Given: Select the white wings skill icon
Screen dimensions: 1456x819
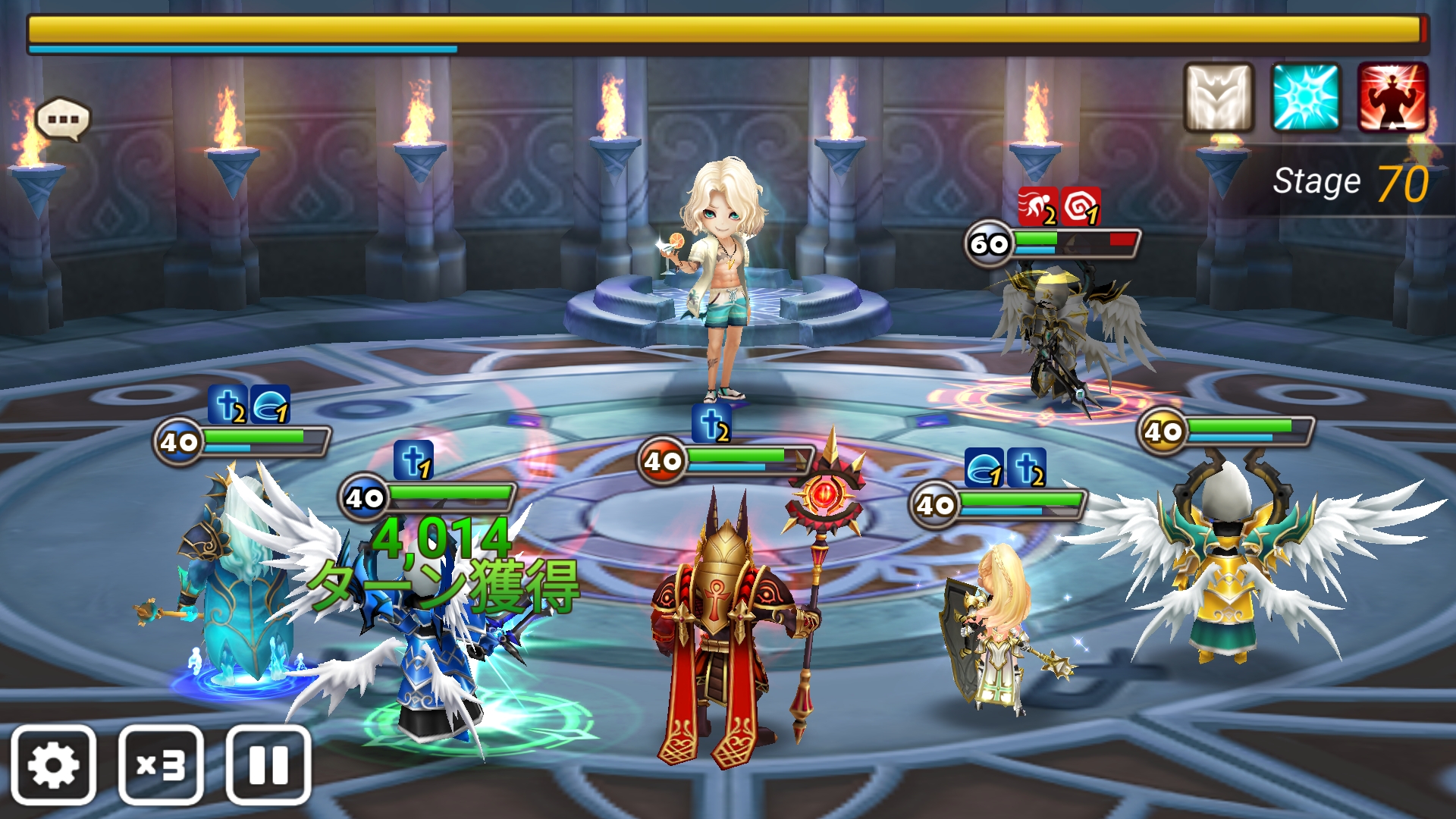Looking at the screenshot, I should (x=1219, y=98).
